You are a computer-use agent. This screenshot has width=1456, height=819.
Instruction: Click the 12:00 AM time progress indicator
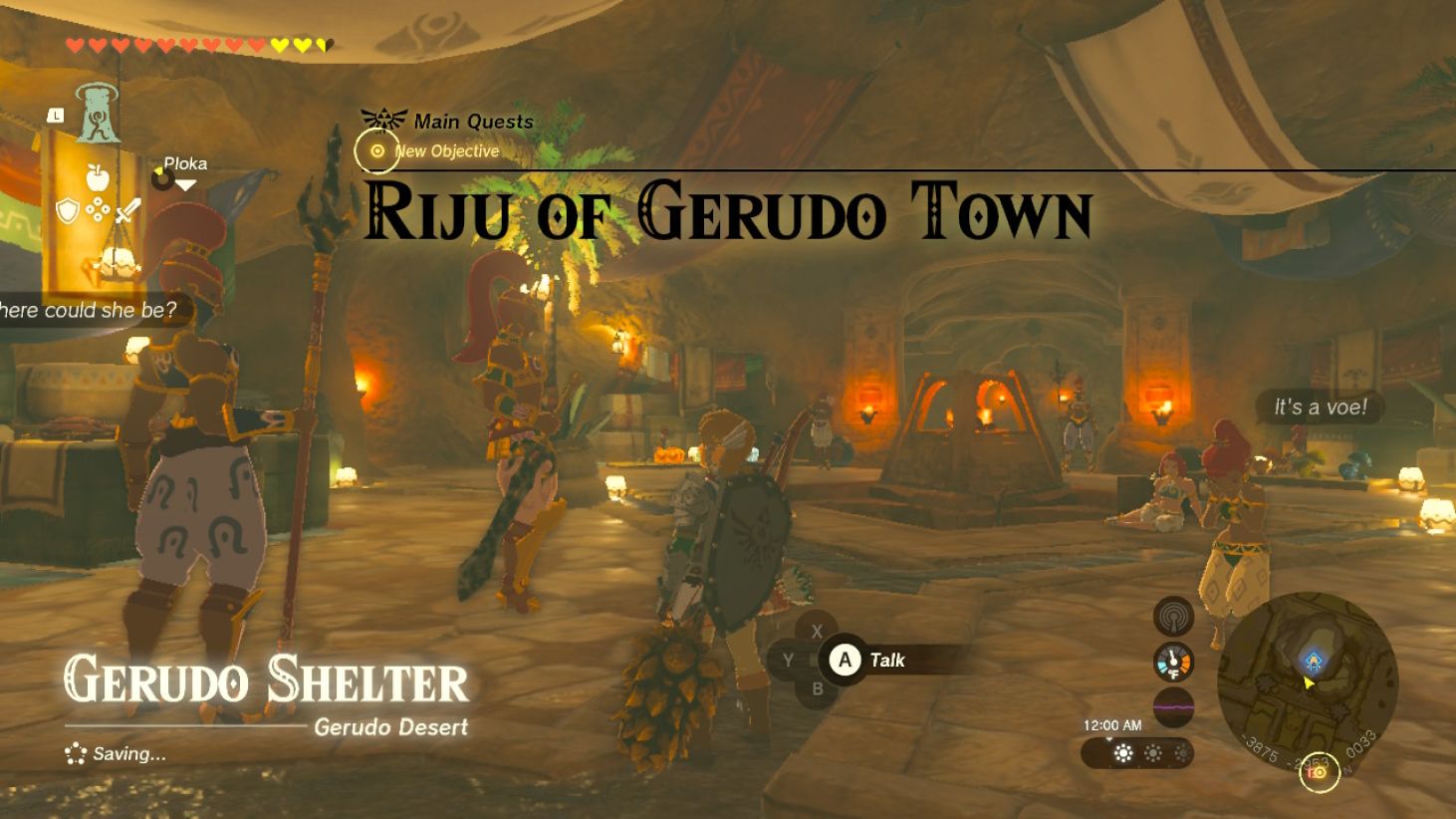(x=1112, y=723)
